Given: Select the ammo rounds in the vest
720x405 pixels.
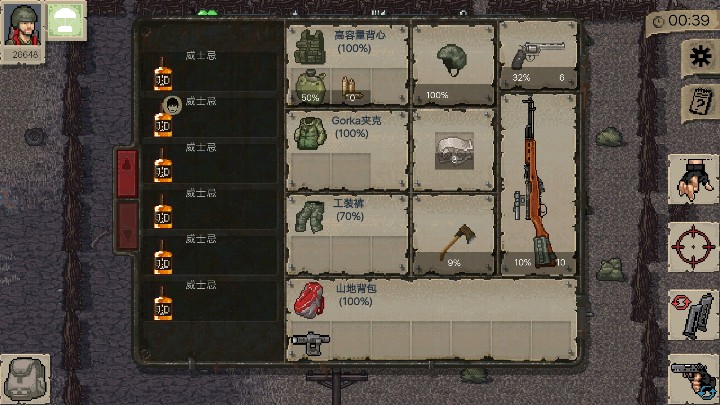Looking at the screenshot, I should click(x=349, y=88).
